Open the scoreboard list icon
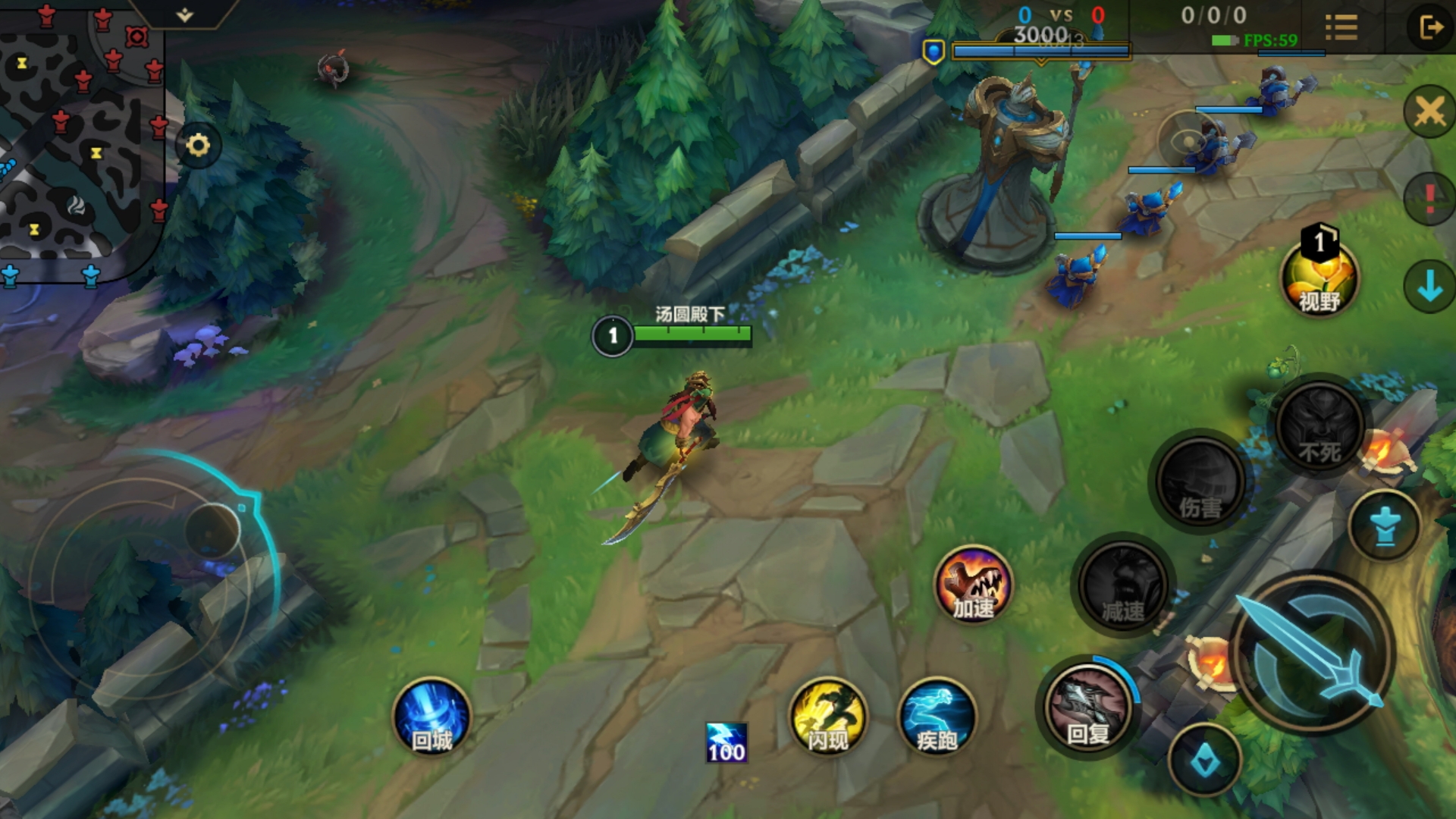1456x819 pixels. 1341,28
